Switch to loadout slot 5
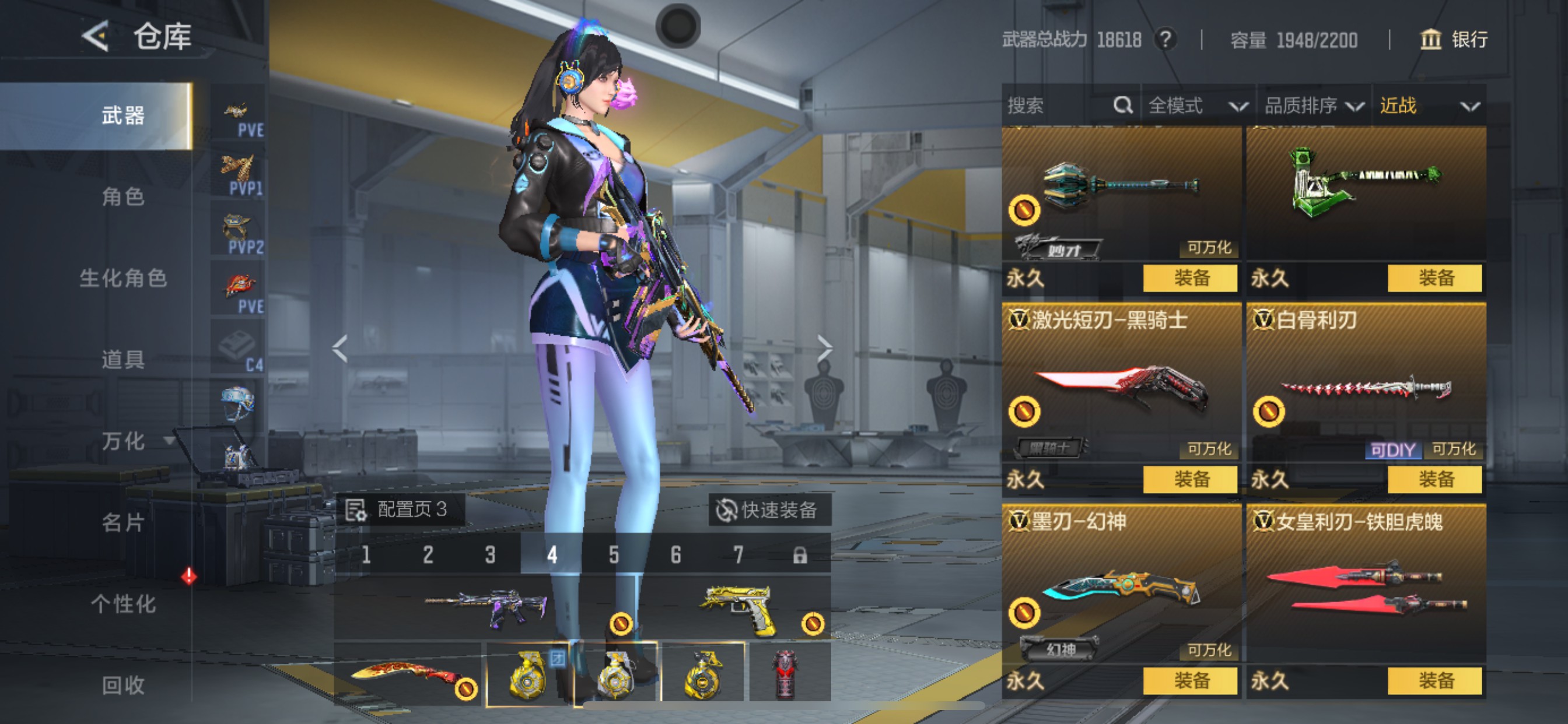 point(614,555)
